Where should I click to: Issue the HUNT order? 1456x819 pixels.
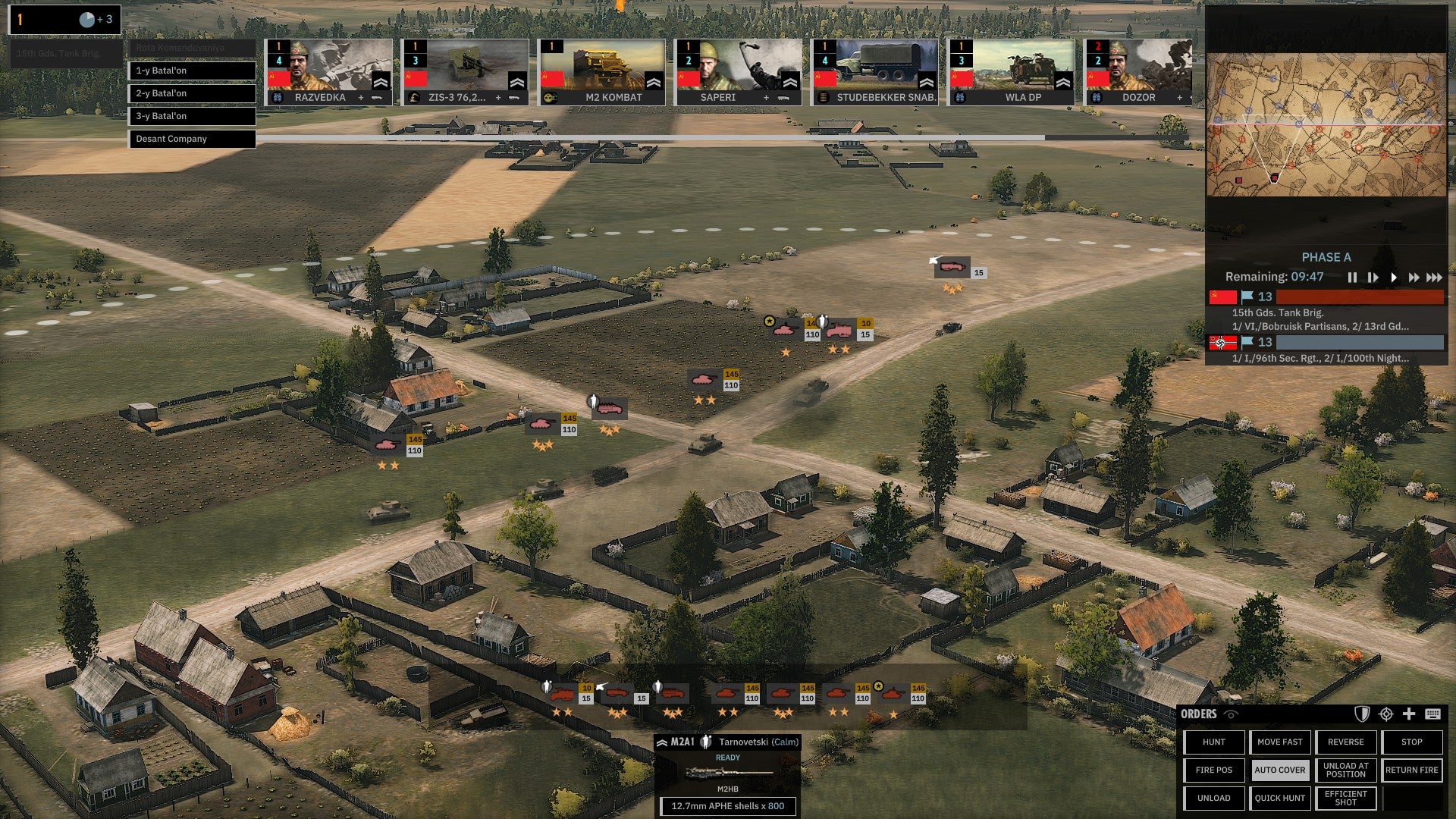pyautogui.click(x=1214, y=742)
